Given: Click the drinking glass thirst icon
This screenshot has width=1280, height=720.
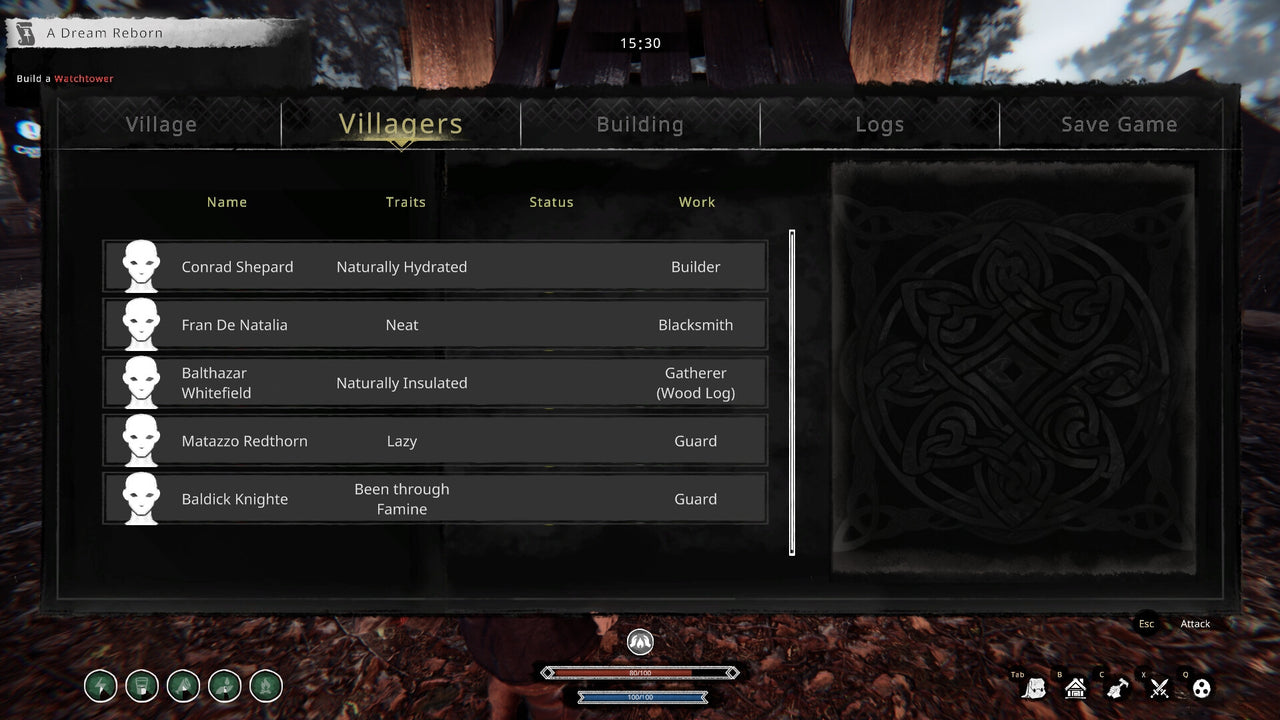Looking at the screenshot, I should tap(141, 686).
